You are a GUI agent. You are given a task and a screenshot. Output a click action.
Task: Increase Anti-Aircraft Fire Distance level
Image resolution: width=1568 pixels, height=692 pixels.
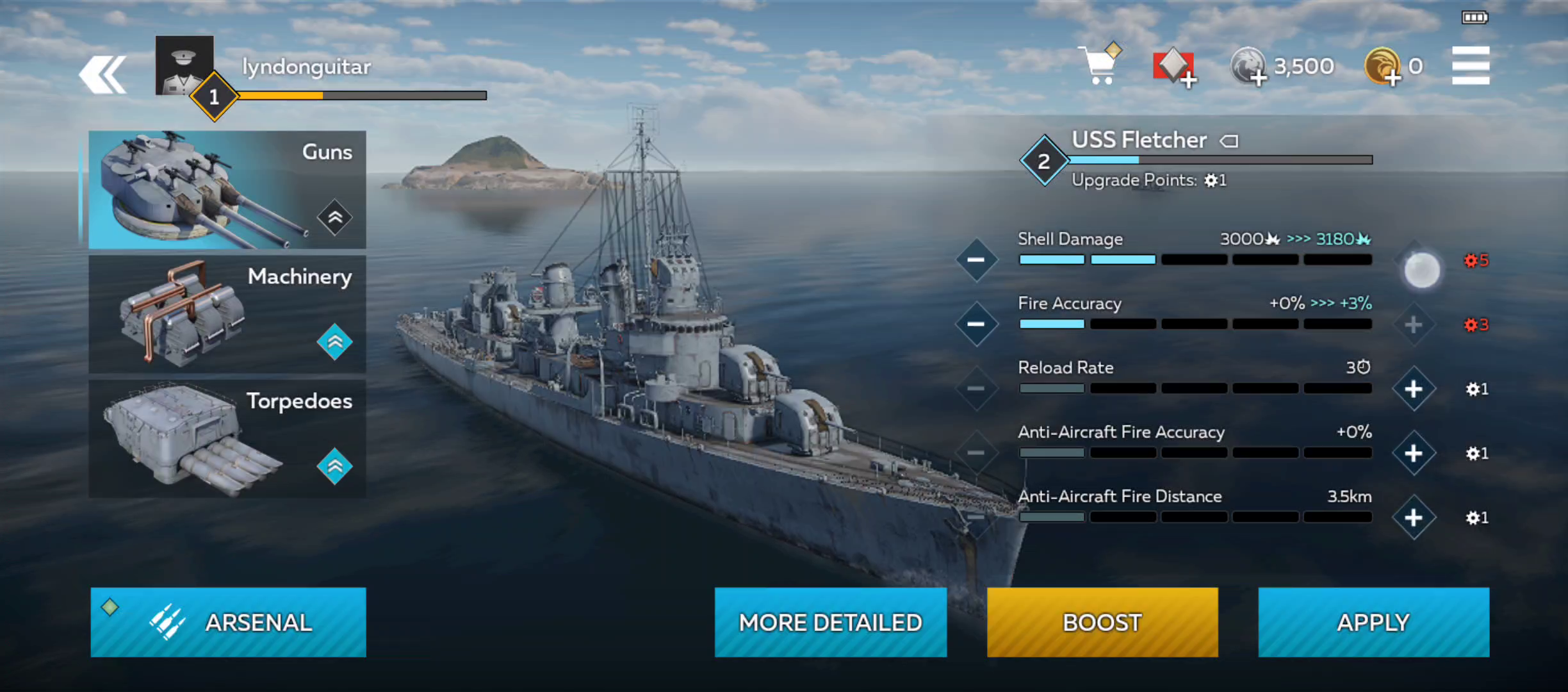tap(1414, 518)
